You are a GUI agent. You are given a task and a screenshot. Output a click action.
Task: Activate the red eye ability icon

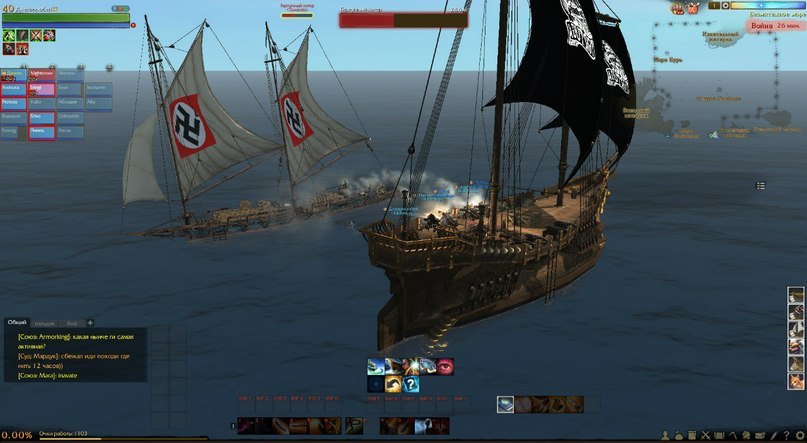coord(444,366)
